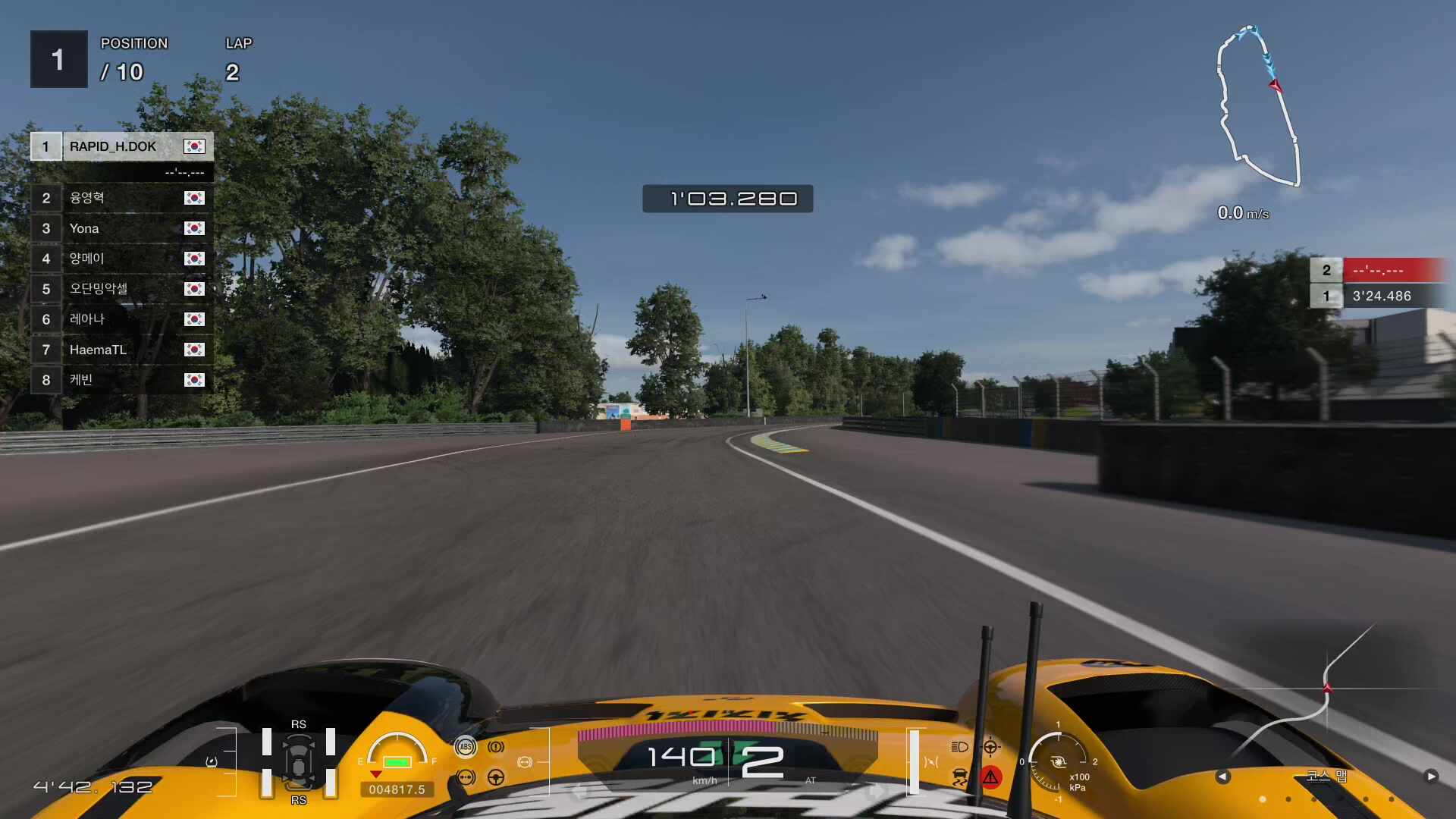The width and height of the screenshot is (1456, 819).
Task: Click the fuel gauge dial
Action: (397, 752)
